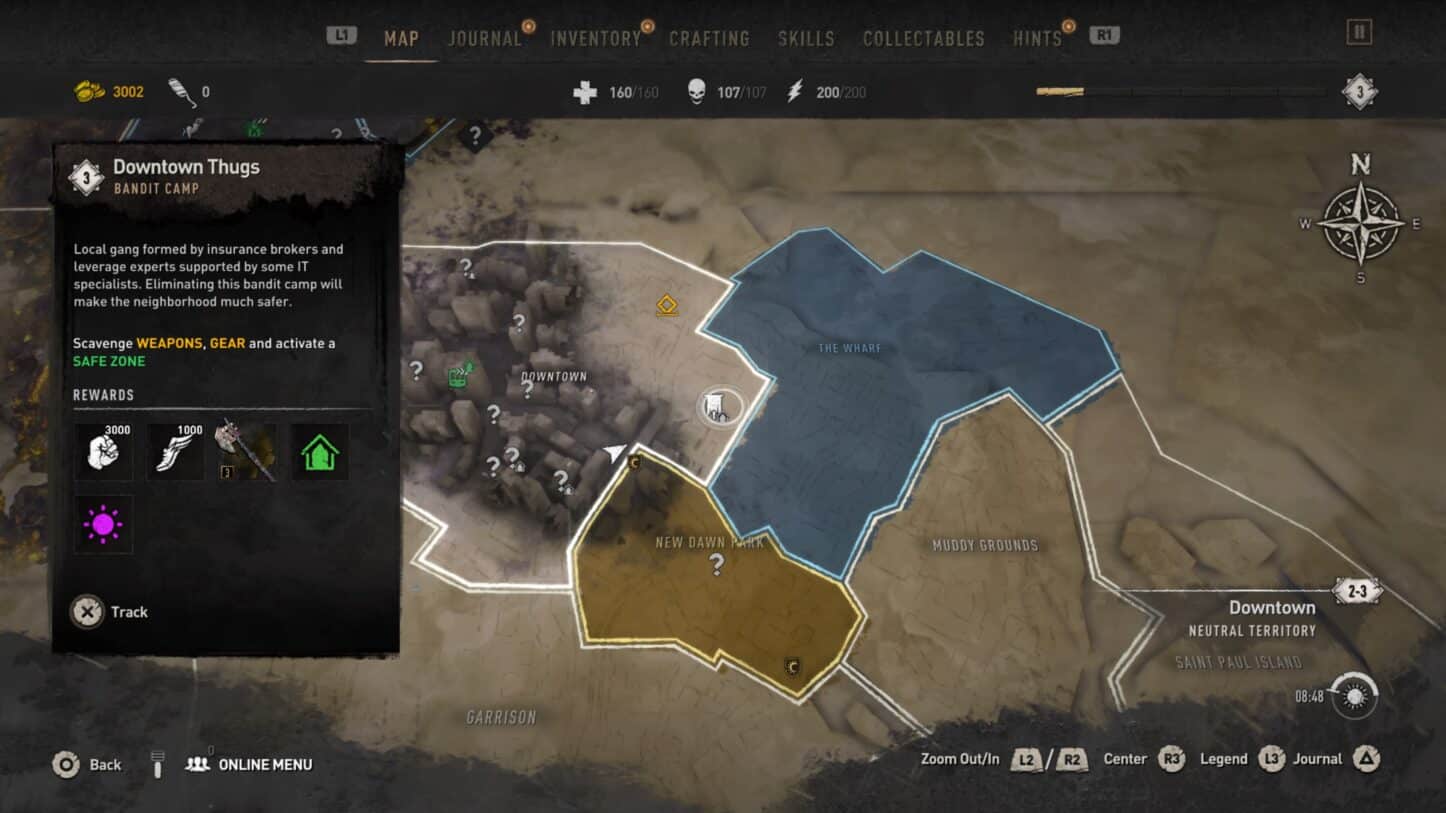Go to the Crafting tab
Screen dimensions: 1446x813
coord(709,39)
